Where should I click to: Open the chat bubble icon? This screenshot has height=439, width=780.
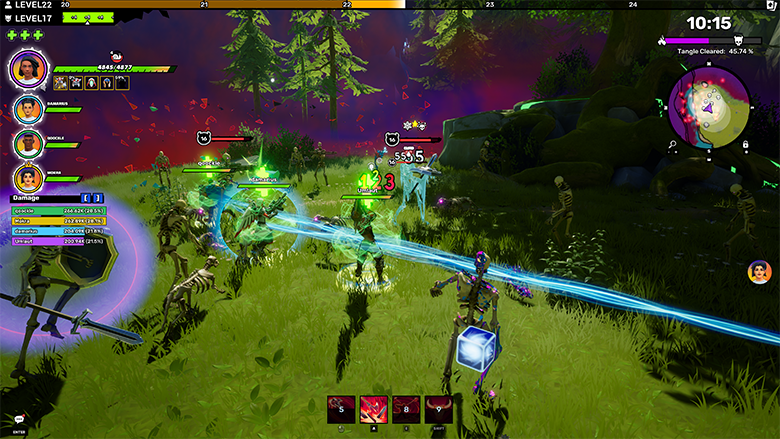[x=19, y=421]
